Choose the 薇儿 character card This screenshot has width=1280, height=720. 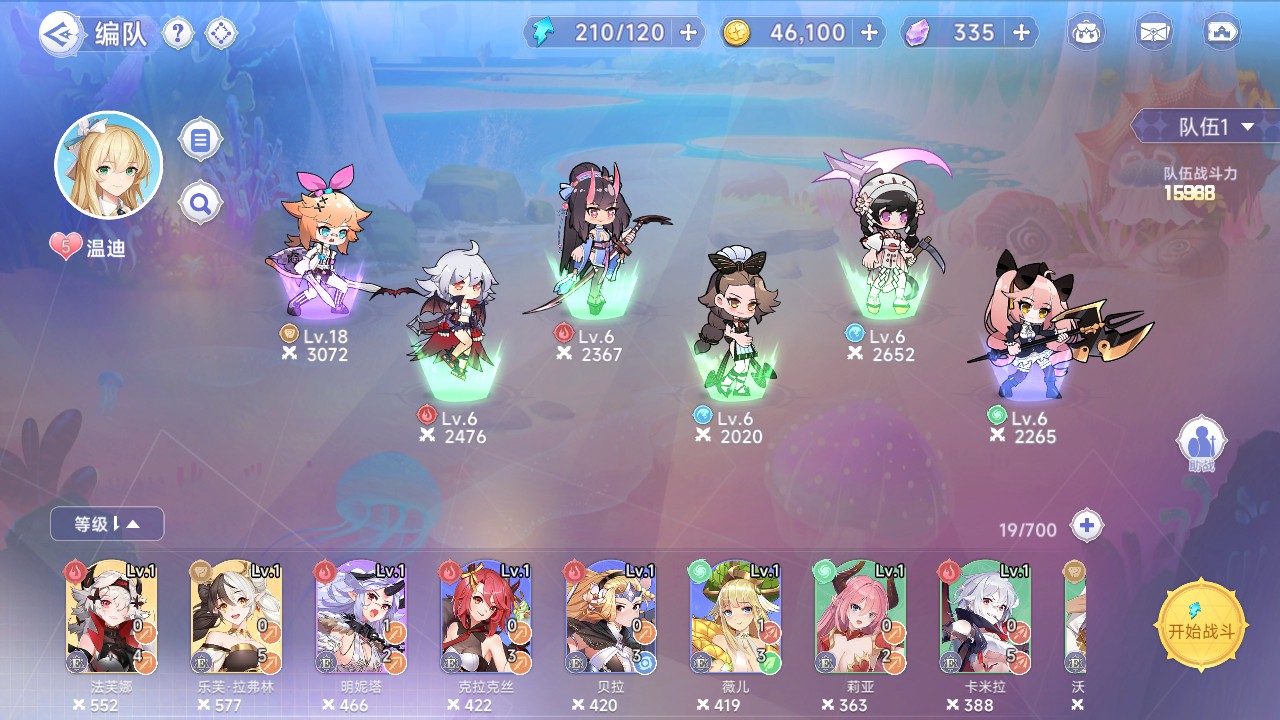click(x=735, y=617)
